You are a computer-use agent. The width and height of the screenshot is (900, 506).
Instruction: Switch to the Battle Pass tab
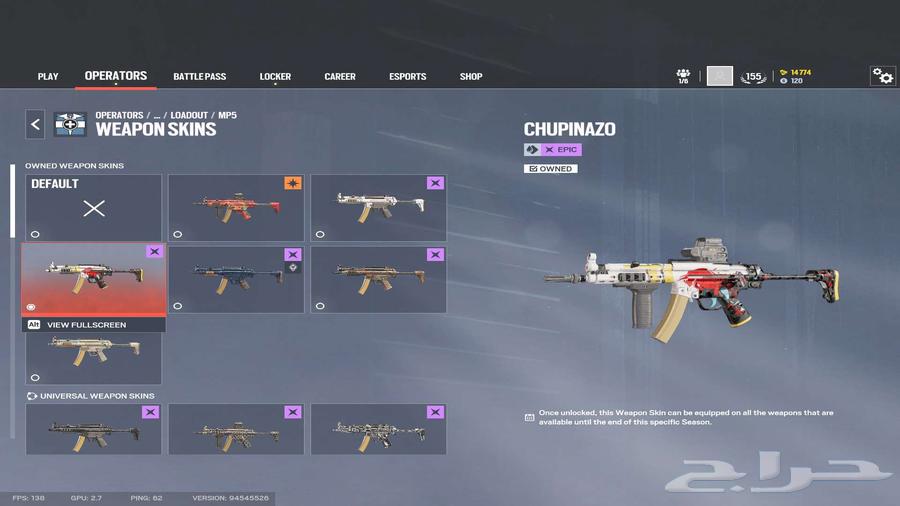200,77
